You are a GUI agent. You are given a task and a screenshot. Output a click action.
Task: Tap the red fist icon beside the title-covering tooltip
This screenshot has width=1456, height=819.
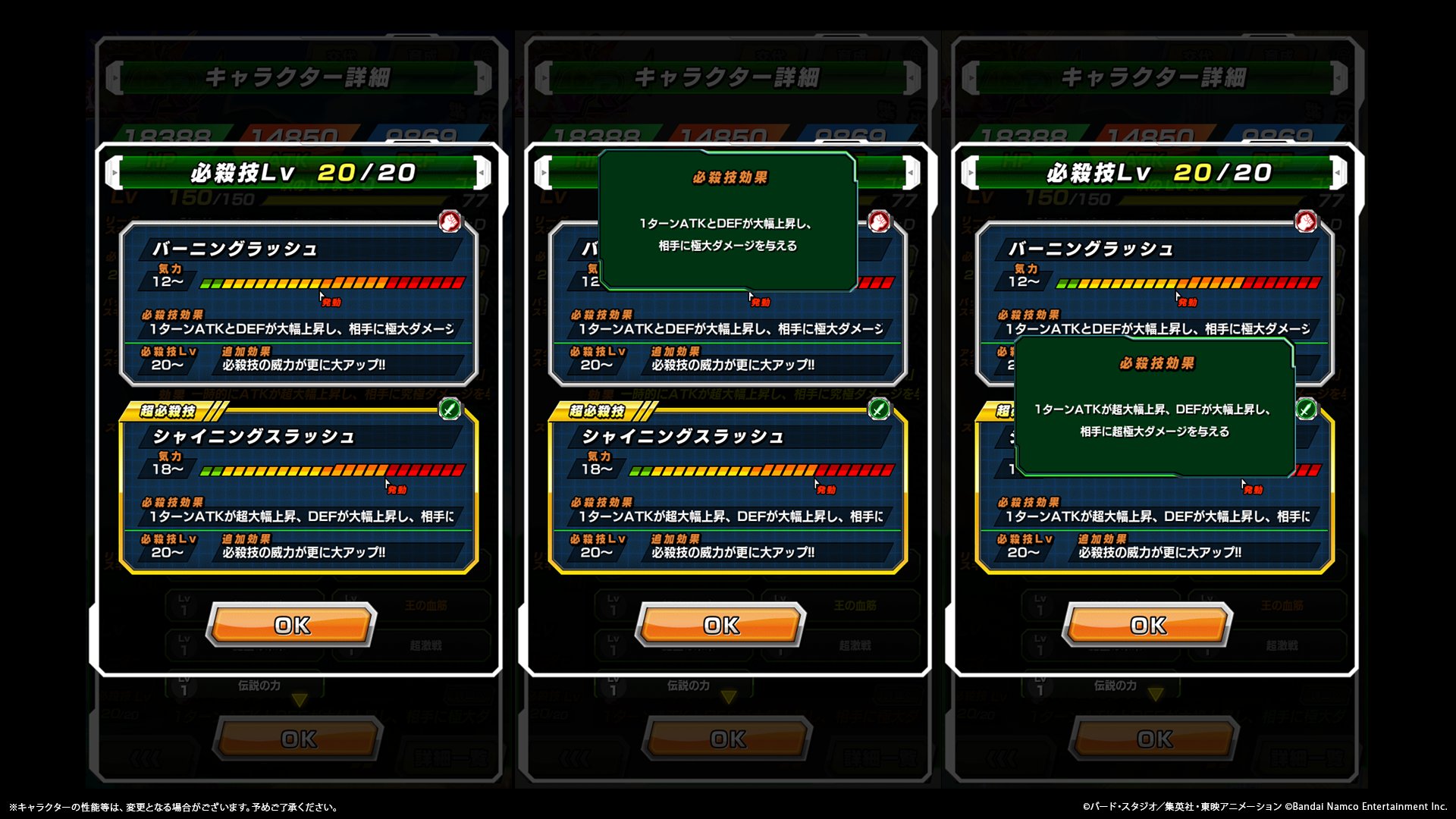tap(879, 221)
